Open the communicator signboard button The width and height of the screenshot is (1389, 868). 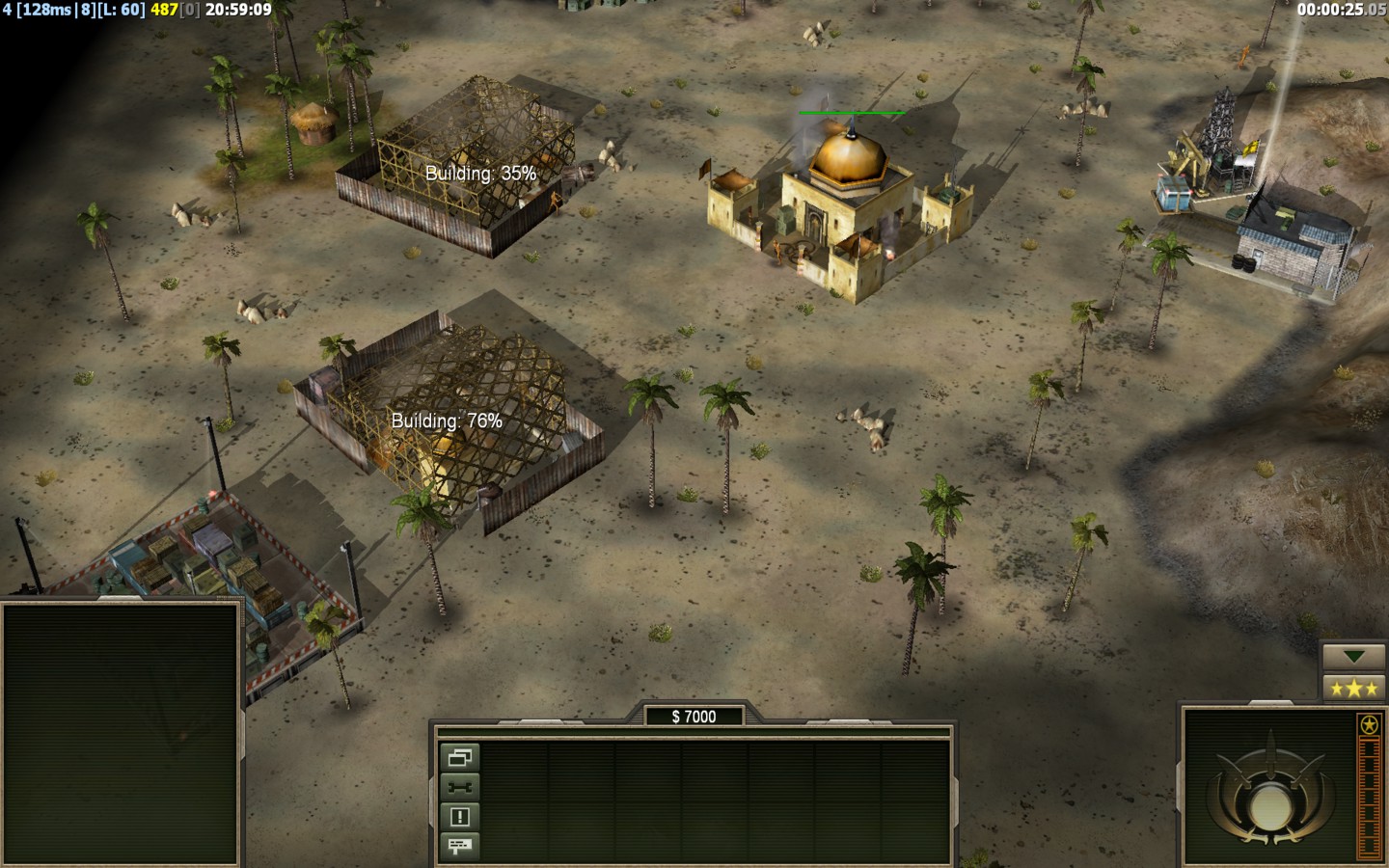point(459,846)
